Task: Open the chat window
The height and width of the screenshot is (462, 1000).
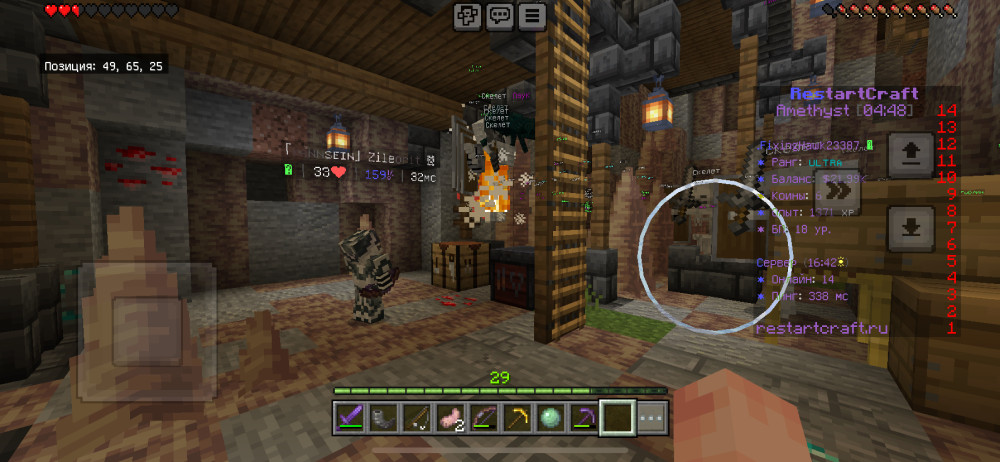Action: [x=500, y=16]
